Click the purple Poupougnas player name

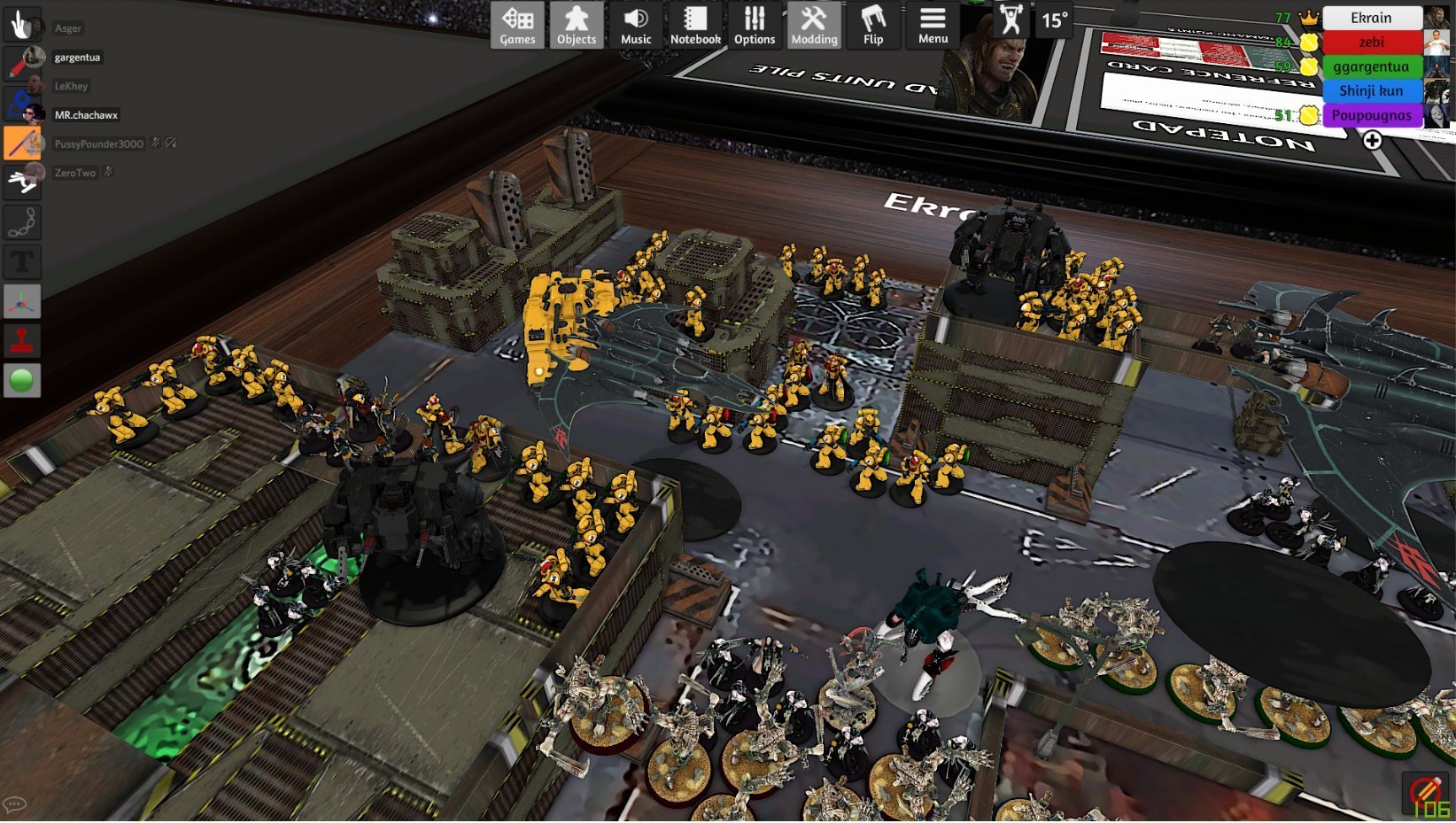1371,115
